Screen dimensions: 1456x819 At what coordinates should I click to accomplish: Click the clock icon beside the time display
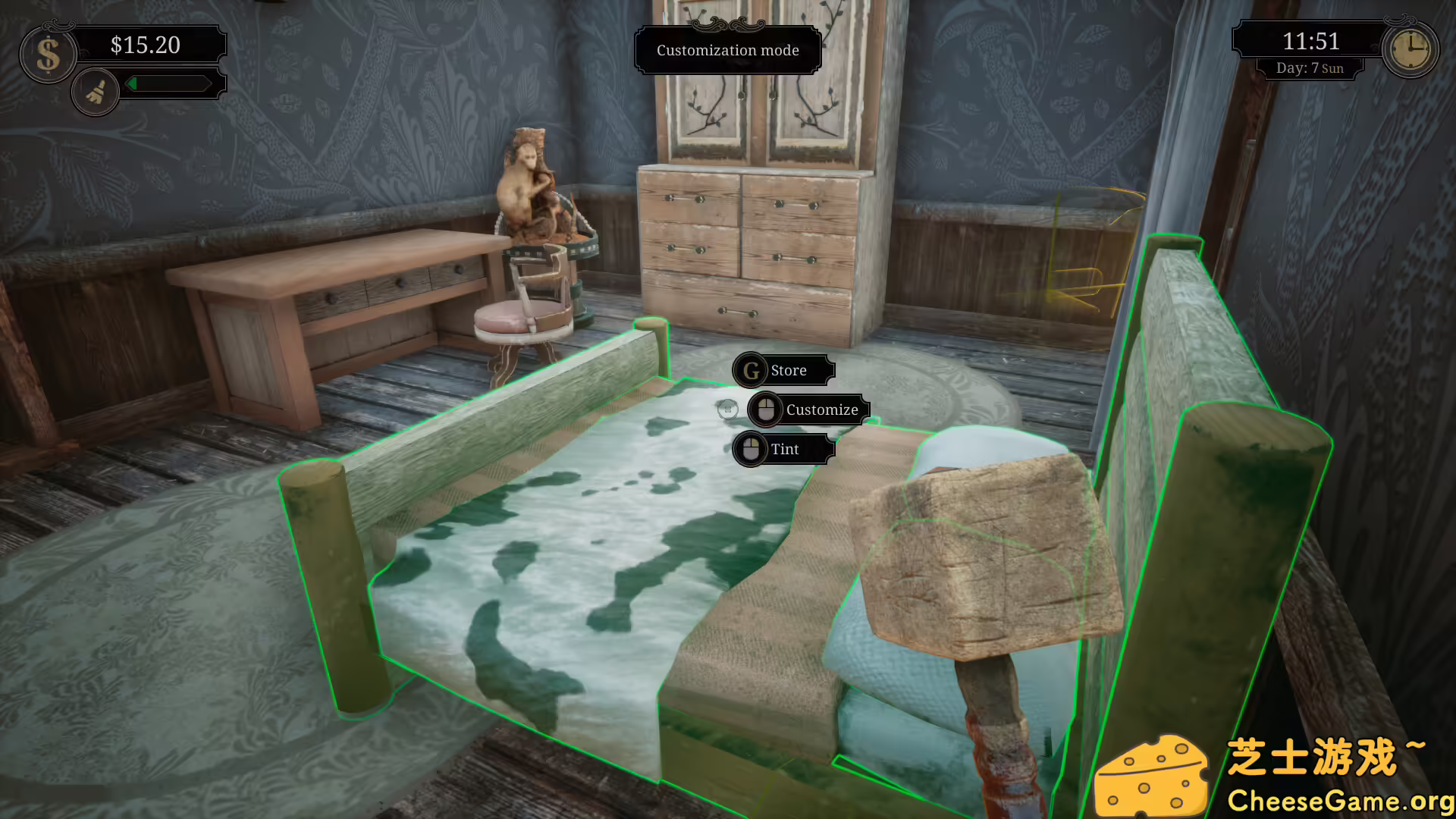(x=1410, y=49)
